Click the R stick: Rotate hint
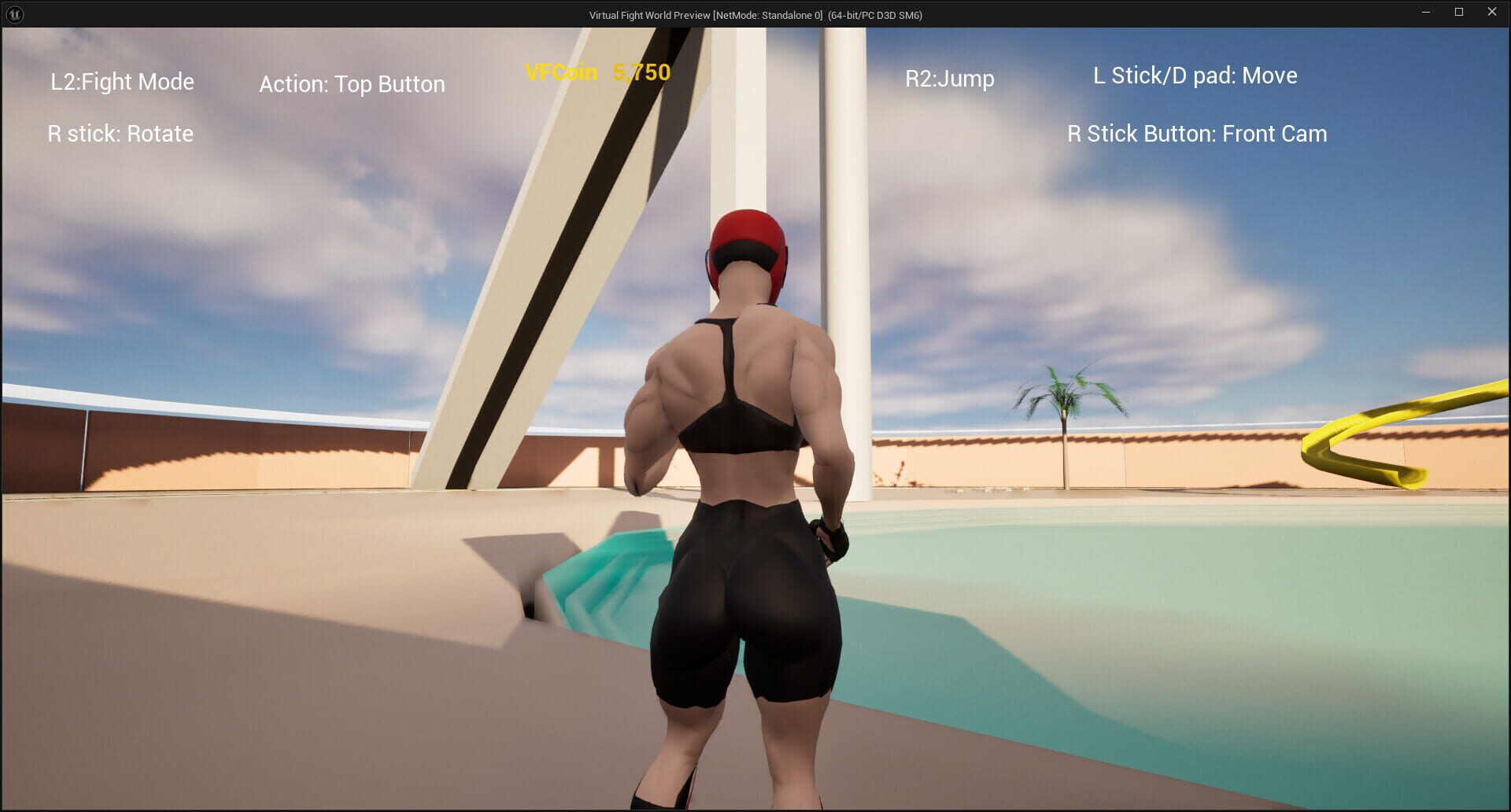This screenshot has height=812, width=1511. point(120,134)
